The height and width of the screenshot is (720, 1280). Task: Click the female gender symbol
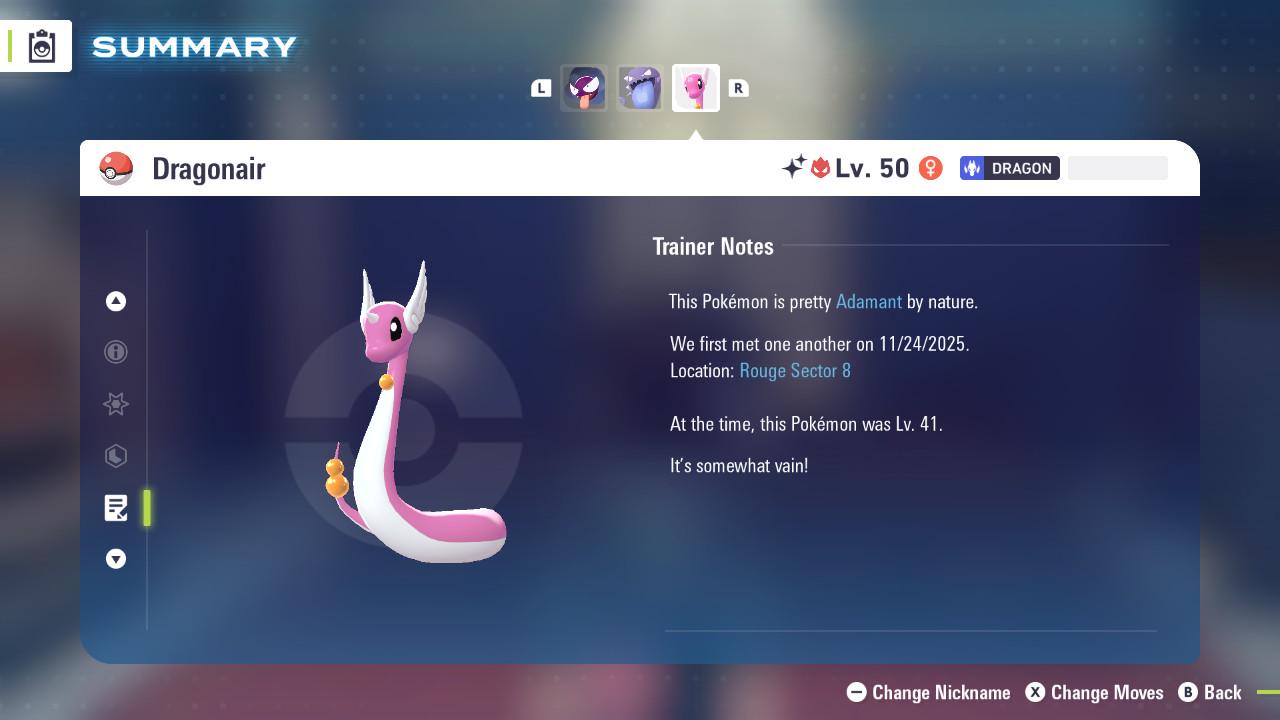(x=931, y=168)
